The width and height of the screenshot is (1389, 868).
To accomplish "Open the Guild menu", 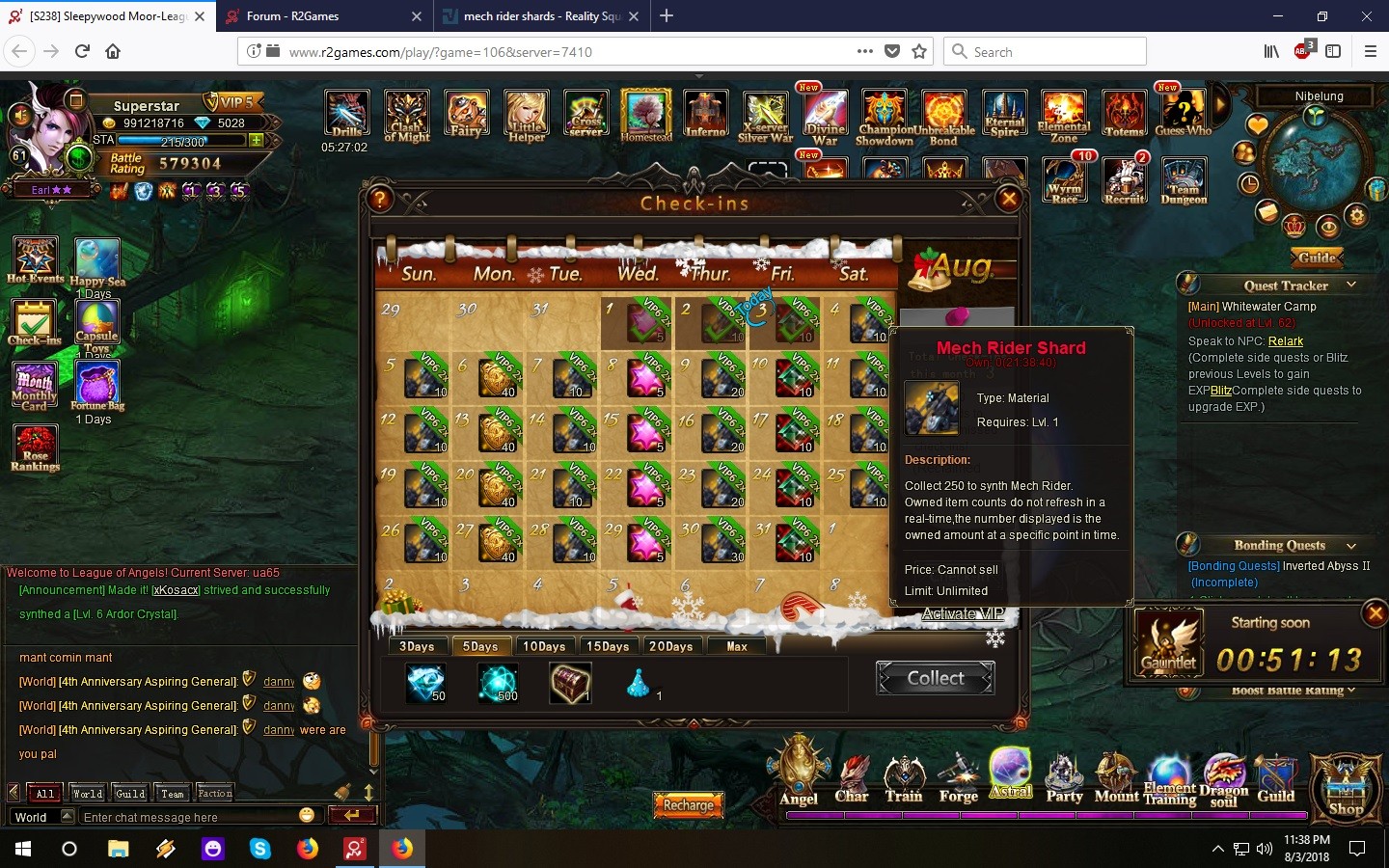I will (1275, 777).
